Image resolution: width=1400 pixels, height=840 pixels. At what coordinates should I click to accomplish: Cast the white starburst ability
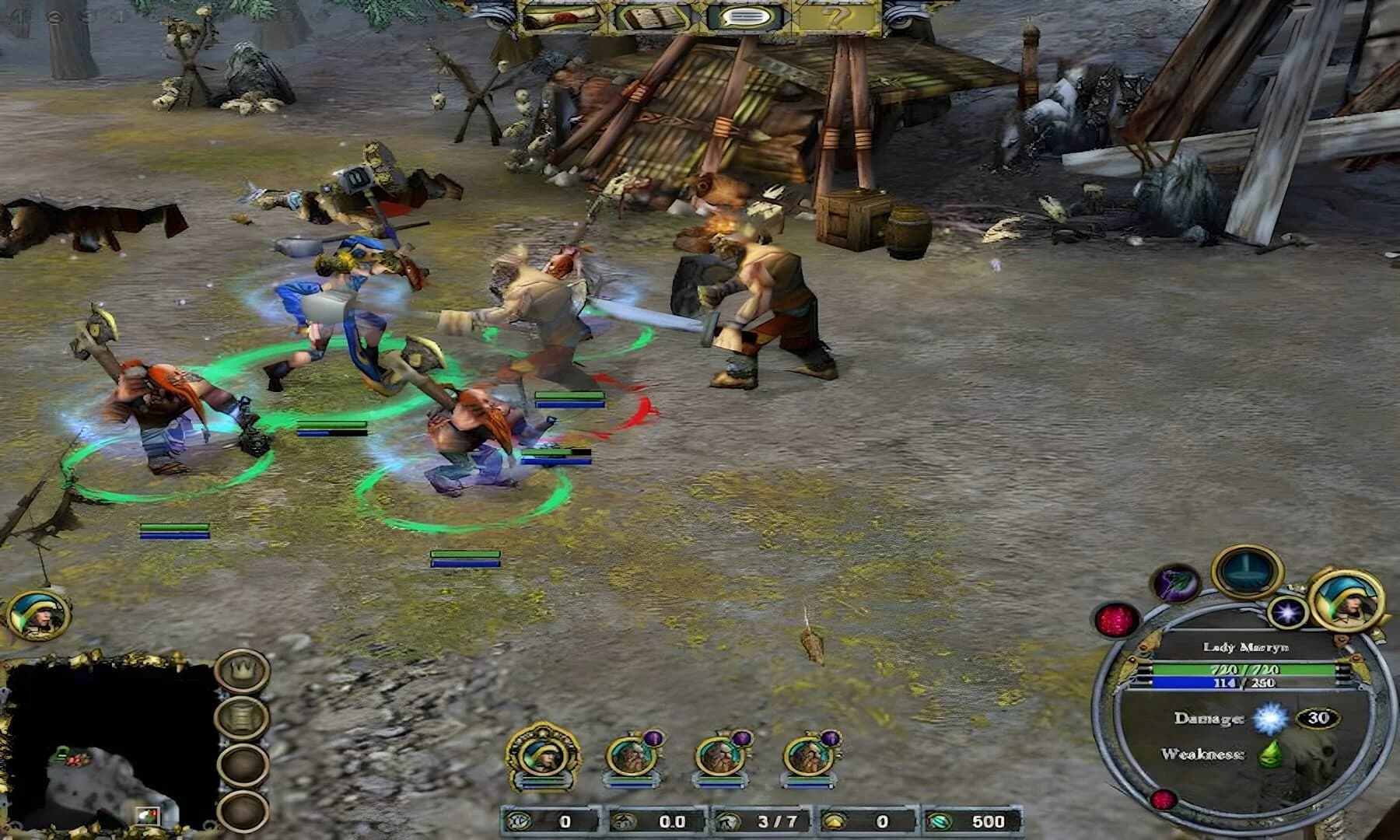pos(1286,611)
